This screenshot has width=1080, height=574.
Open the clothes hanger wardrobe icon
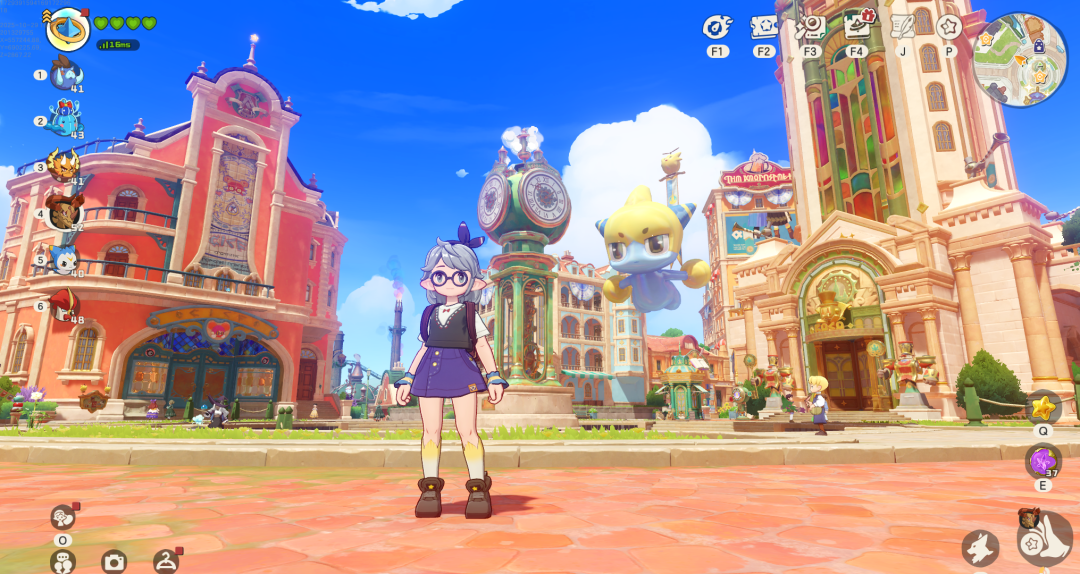[x=166, y=561]
